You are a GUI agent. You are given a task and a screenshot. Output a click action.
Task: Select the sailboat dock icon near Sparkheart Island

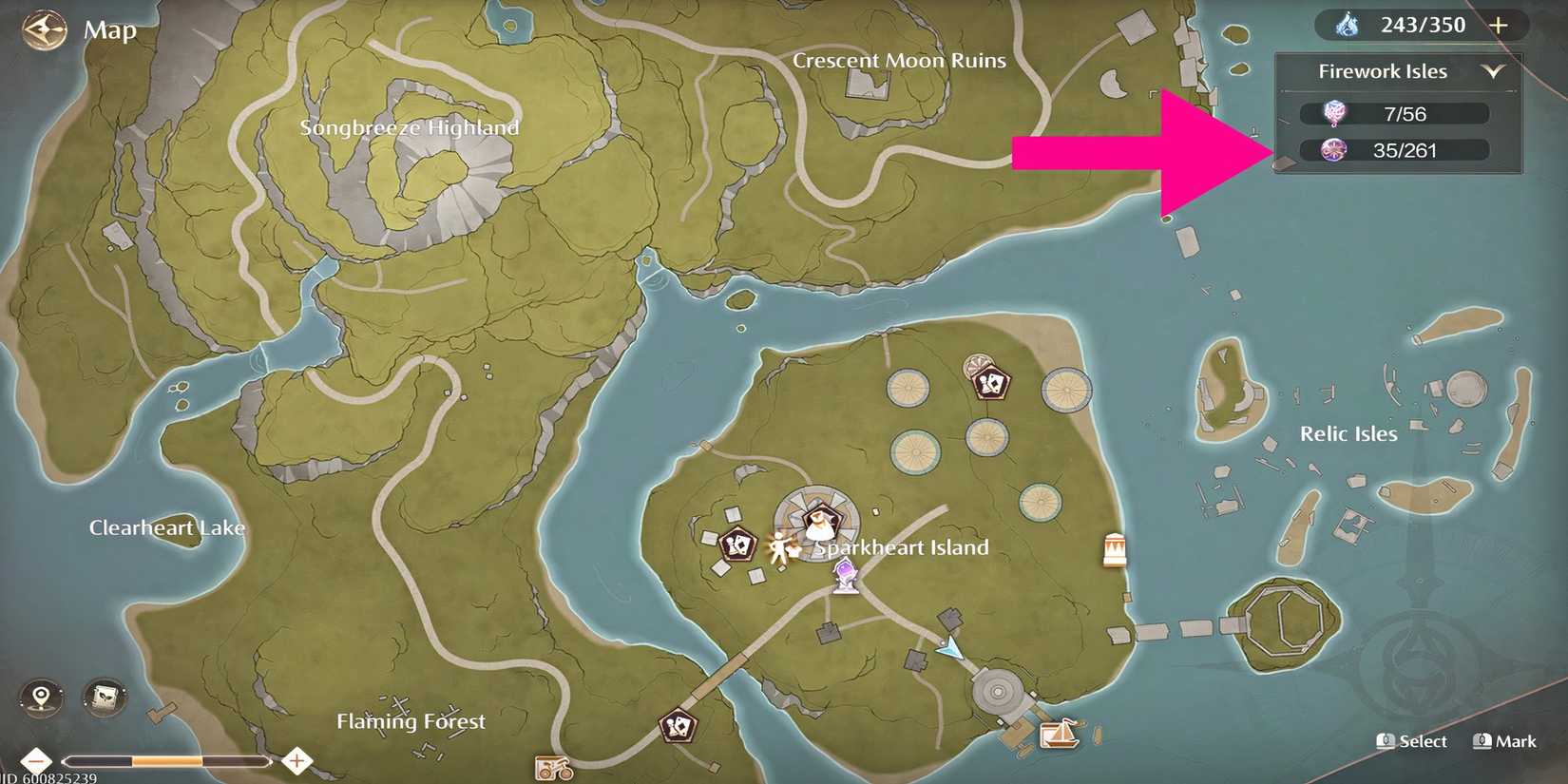point(1061,736)
